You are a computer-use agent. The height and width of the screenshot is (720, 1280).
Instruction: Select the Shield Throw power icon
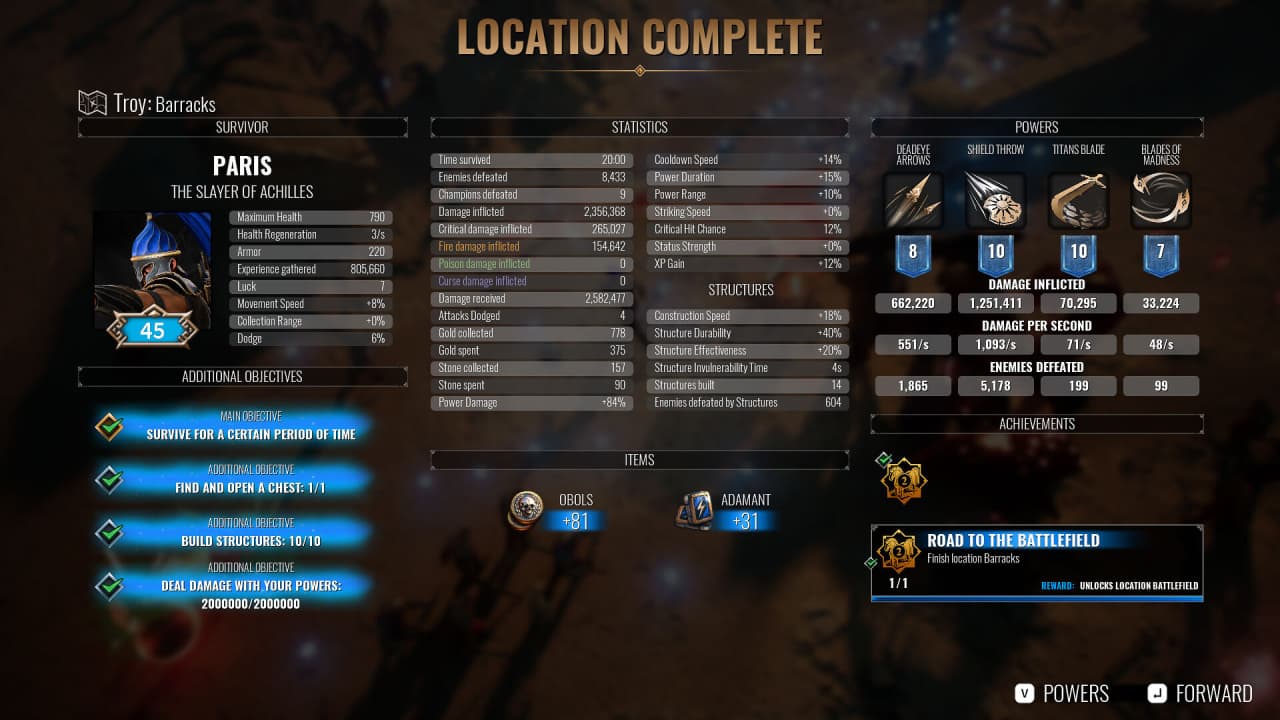(x=996, y=201)
